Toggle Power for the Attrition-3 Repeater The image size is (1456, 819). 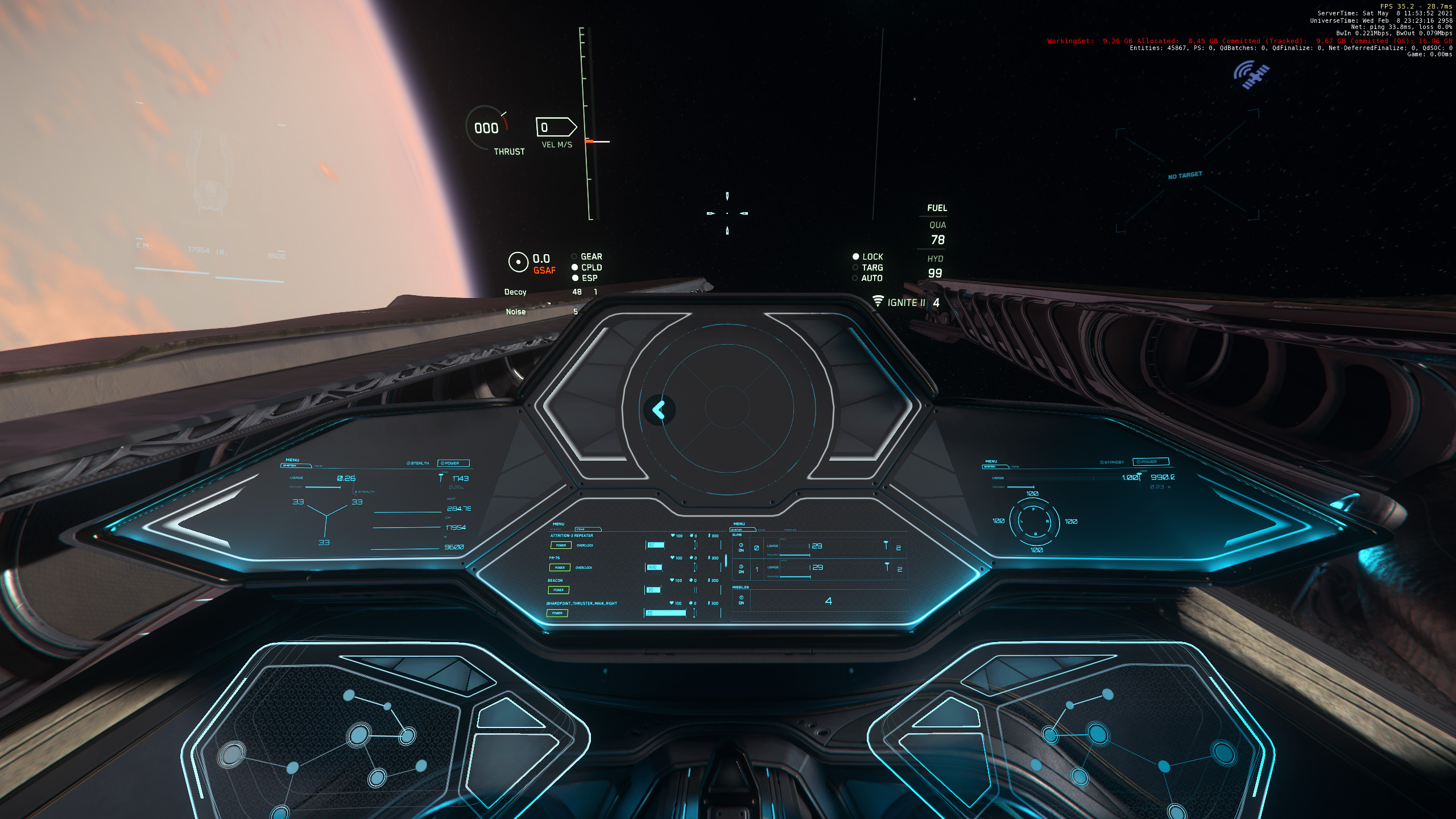(x=561, y=545)
